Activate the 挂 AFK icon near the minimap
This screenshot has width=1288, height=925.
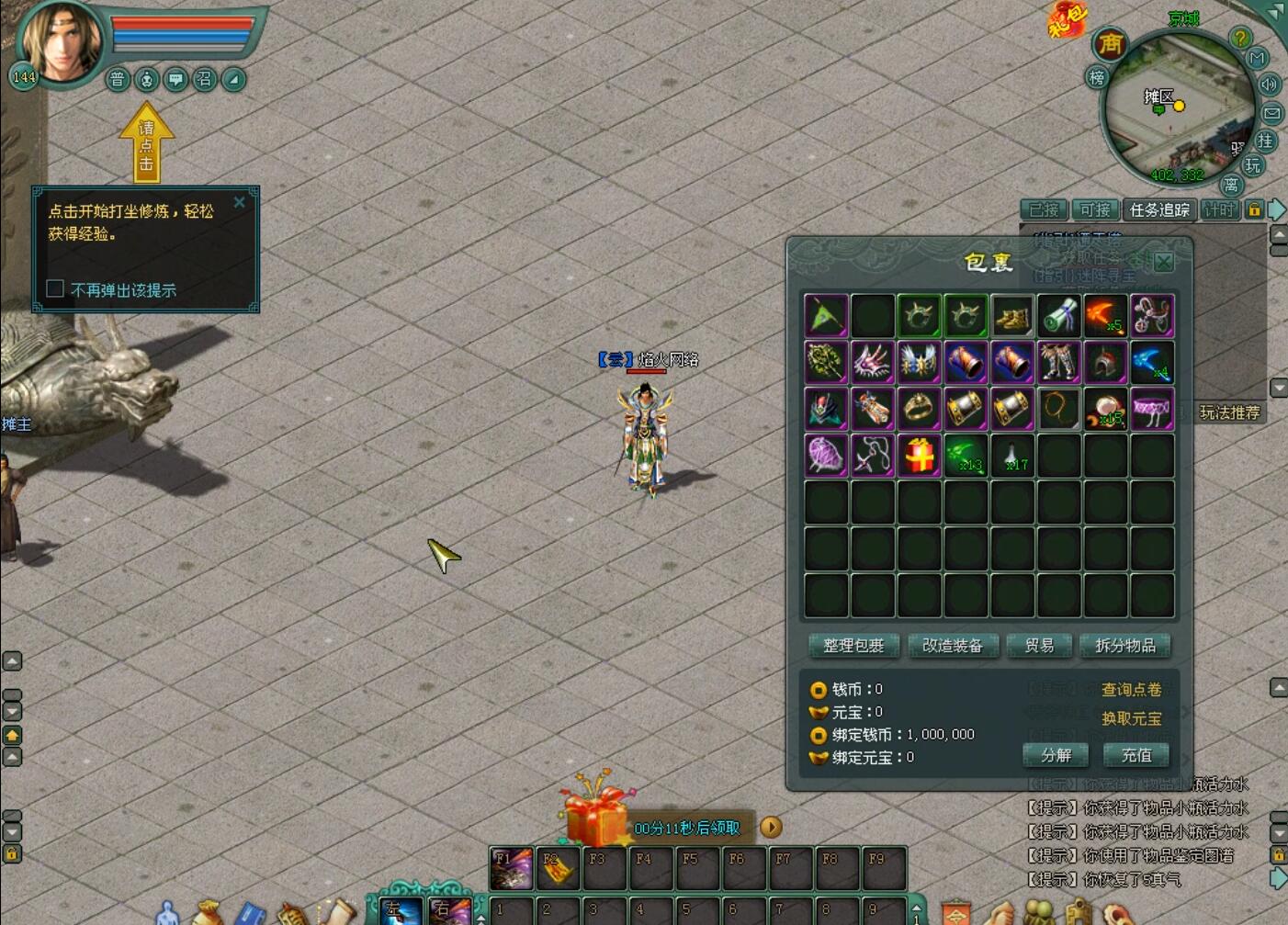point(1266,141)
